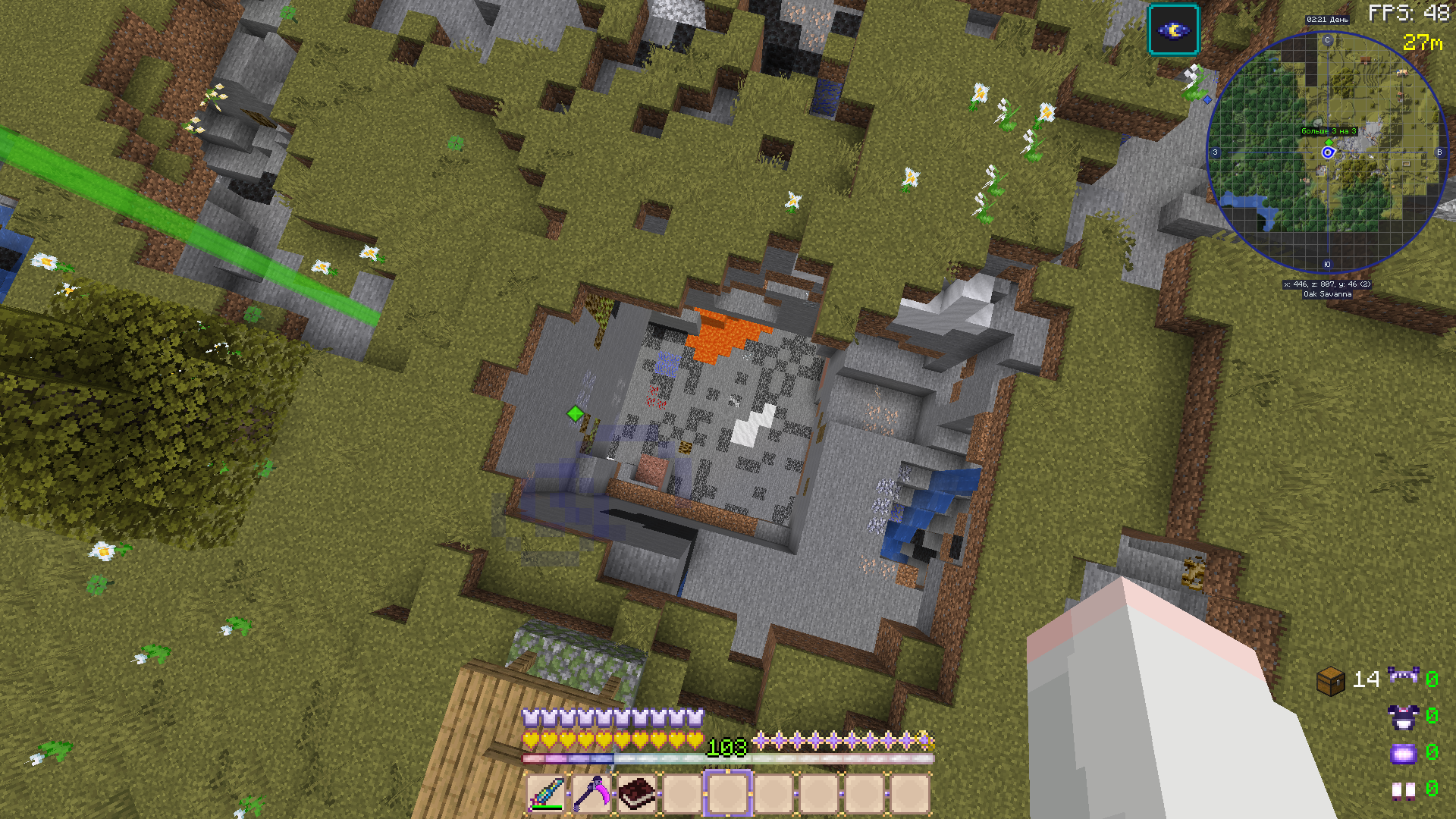Click the green waypoint marker on minimap
1456x819 pixels.
click(1329, 142)
